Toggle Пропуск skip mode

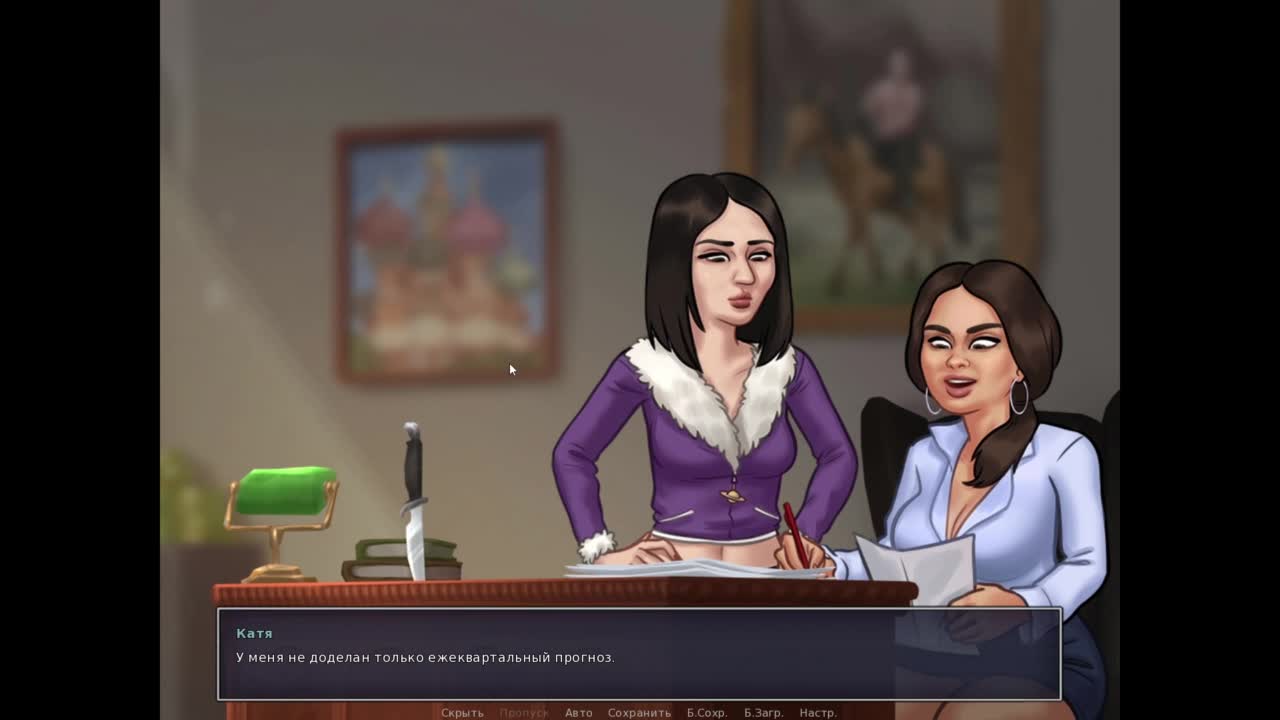[x=524, y=712]
